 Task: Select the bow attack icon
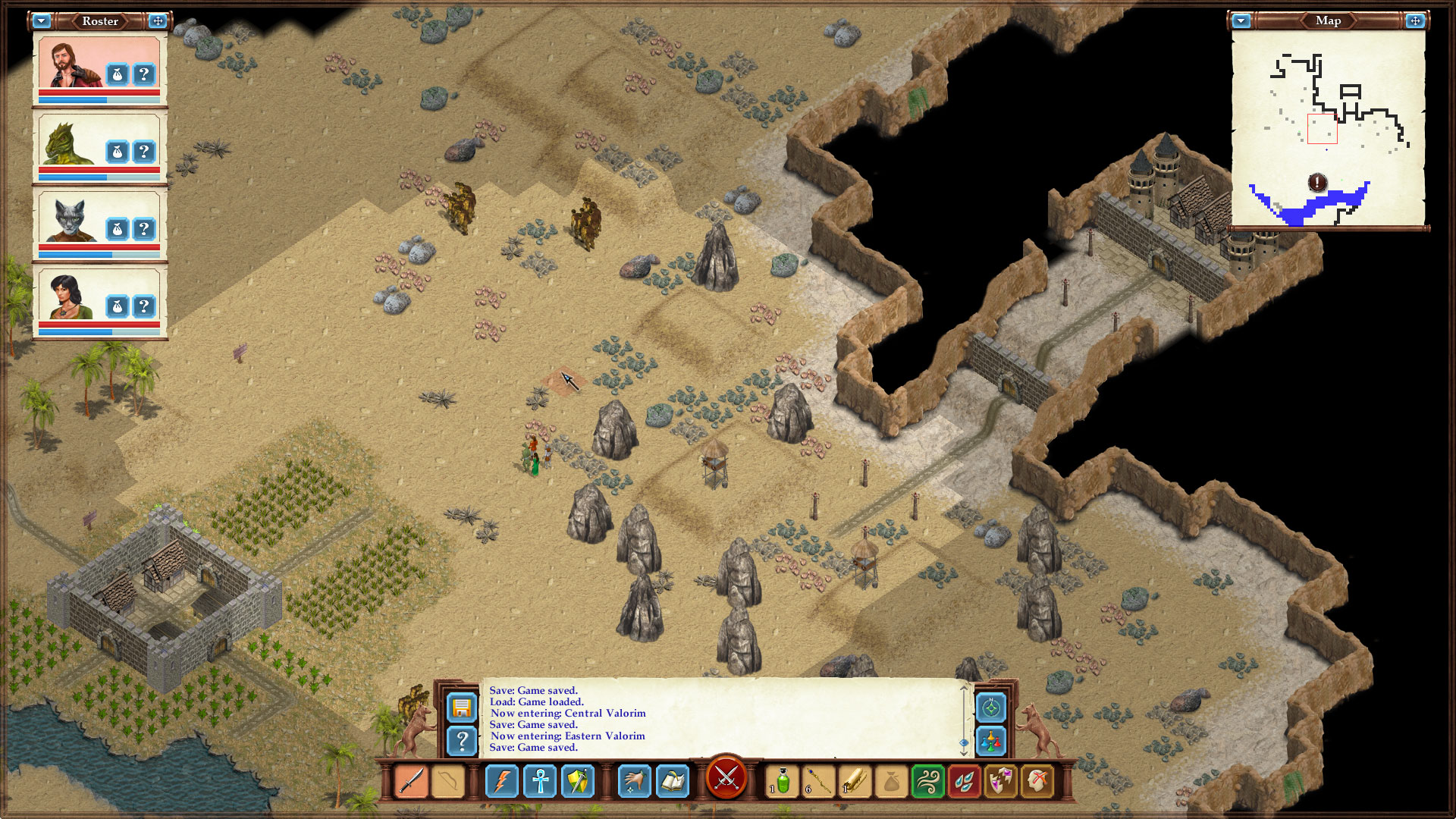(448, 781)
